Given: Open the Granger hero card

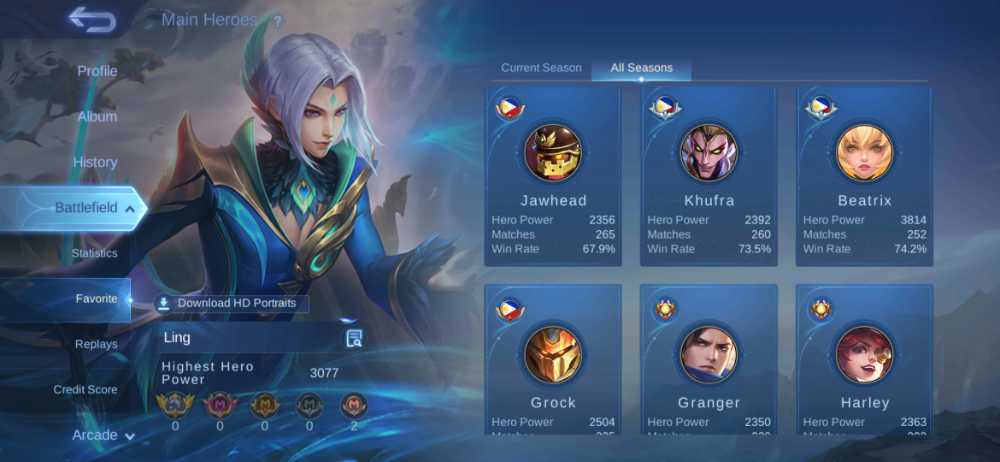Looking at the screenshot, I should point(709,362).
